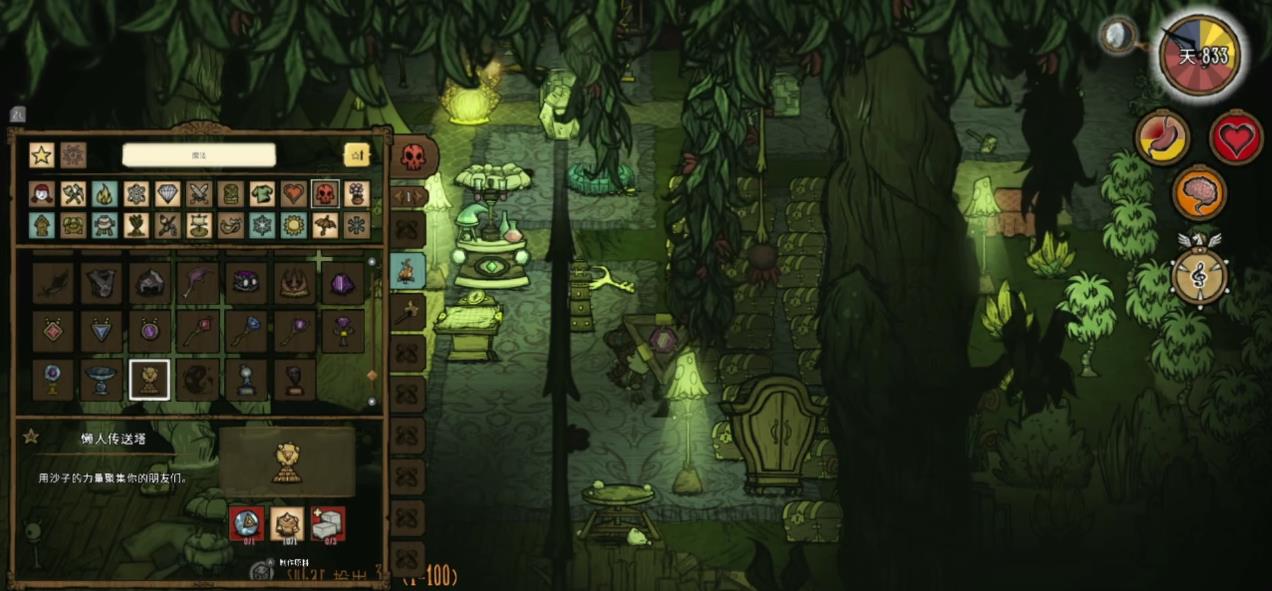Select the red amulet recipe
The height and width of the screenshot is (591, 1272).
52,331
